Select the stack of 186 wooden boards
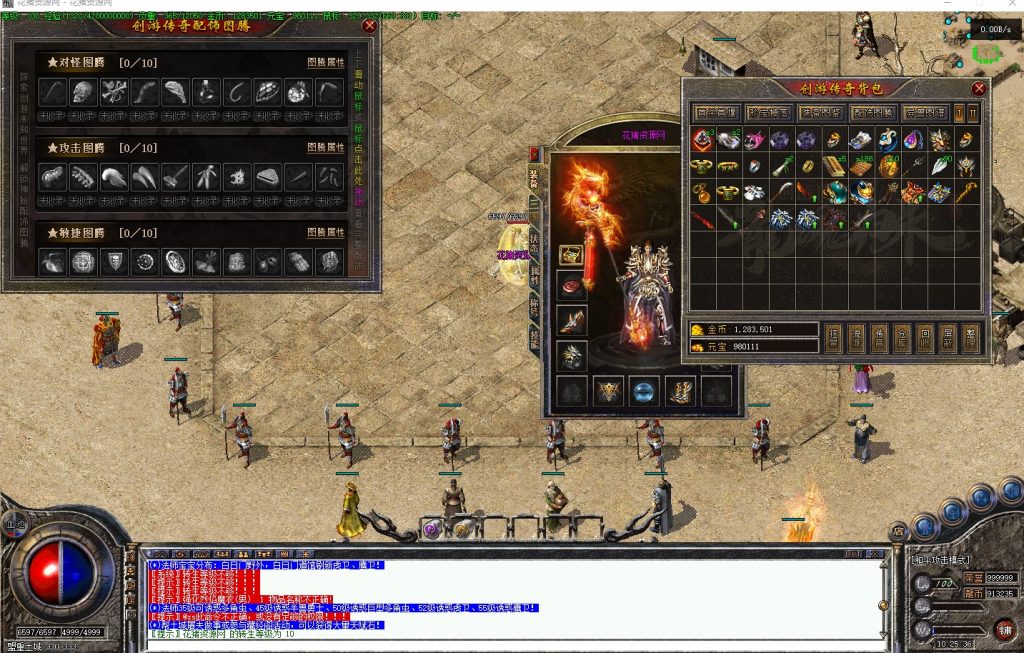1024x653 pixels. click(x=859, y=166)
